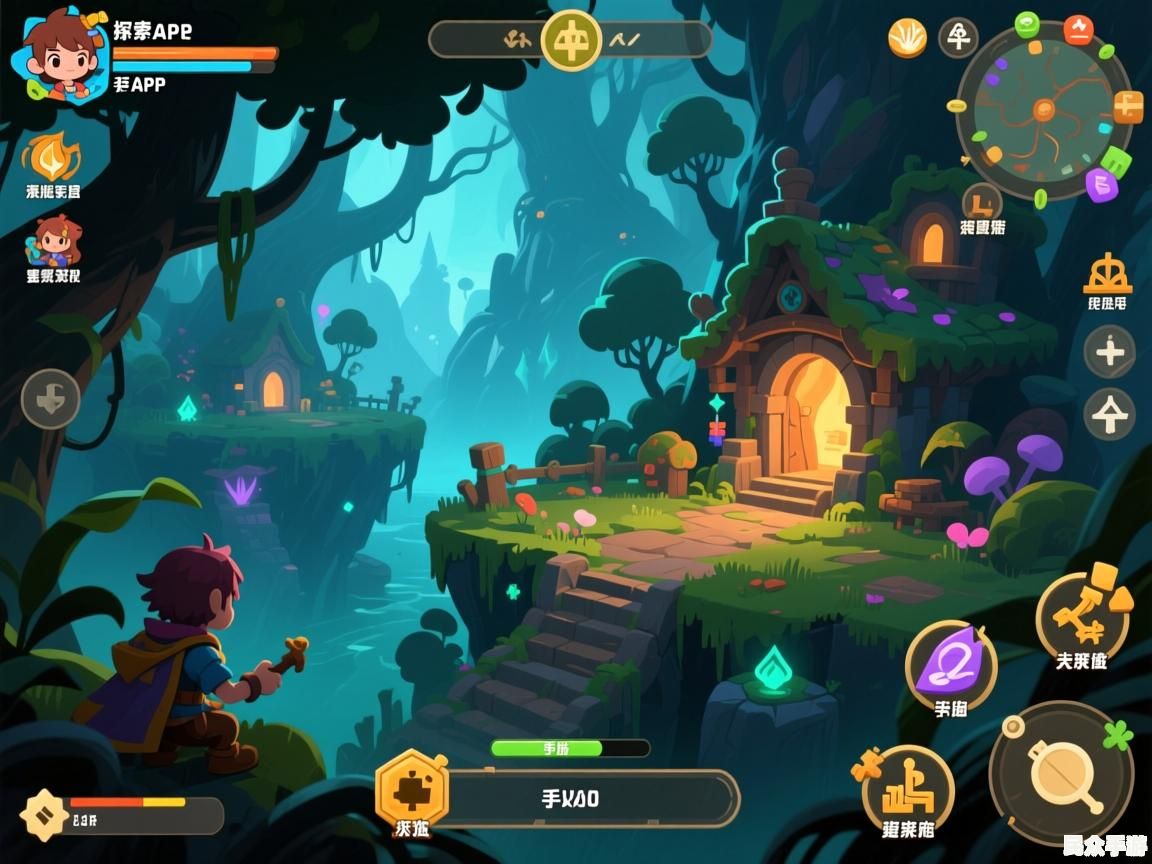This screenshot has width=1152, height=864.
Task: Use the purple crystal skill
Action: [950, 665]
